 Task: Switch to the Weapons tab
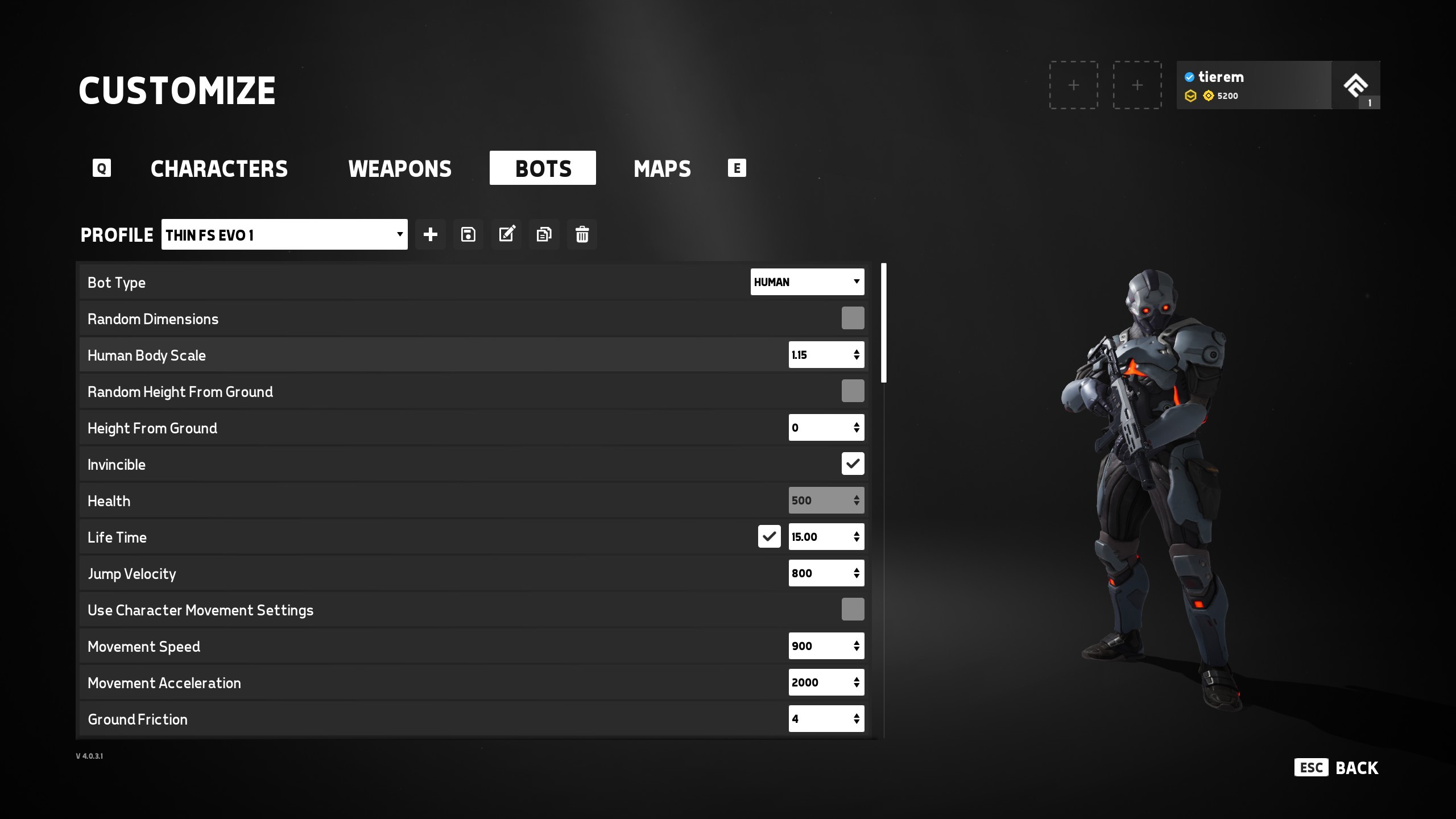400,168
